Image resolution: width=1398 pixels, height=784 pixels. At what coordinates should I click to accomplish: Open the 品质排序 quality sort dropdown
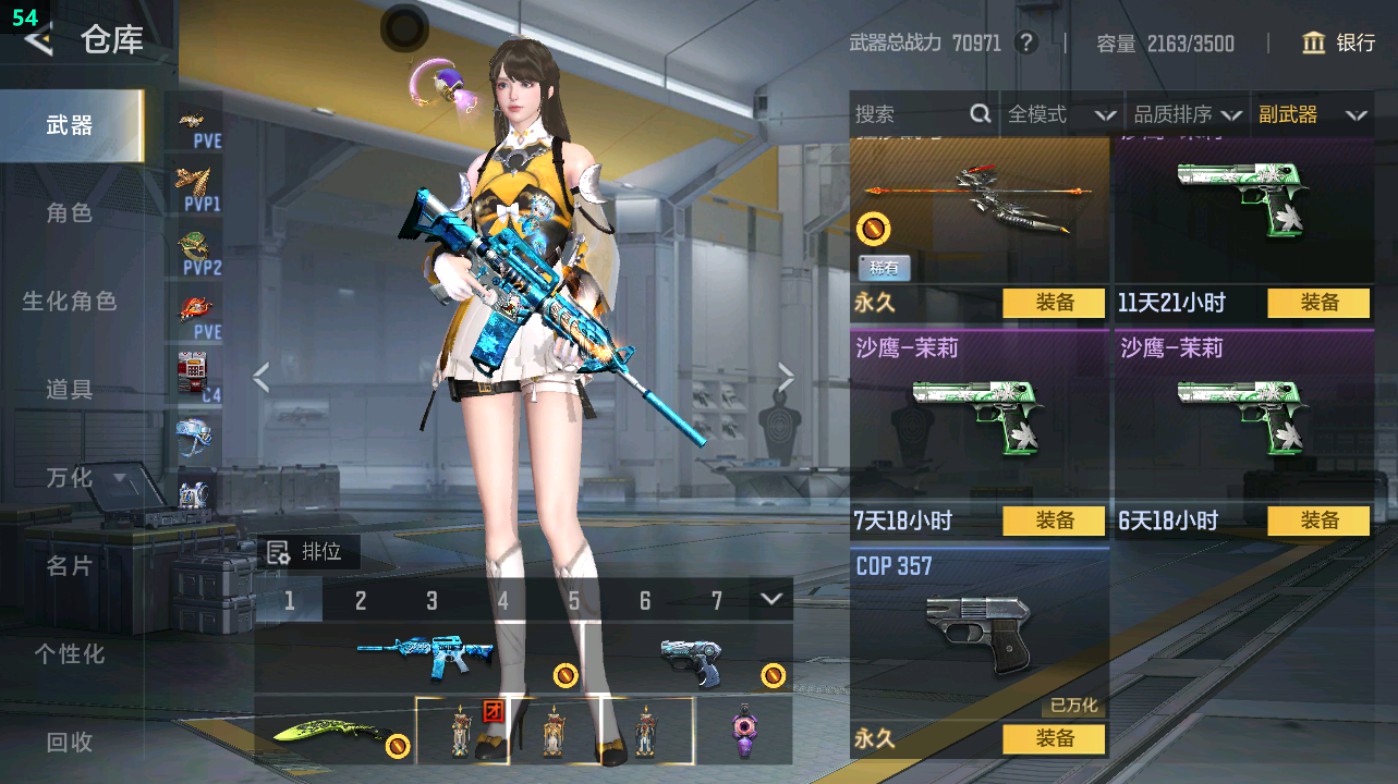coord(1189,114)
